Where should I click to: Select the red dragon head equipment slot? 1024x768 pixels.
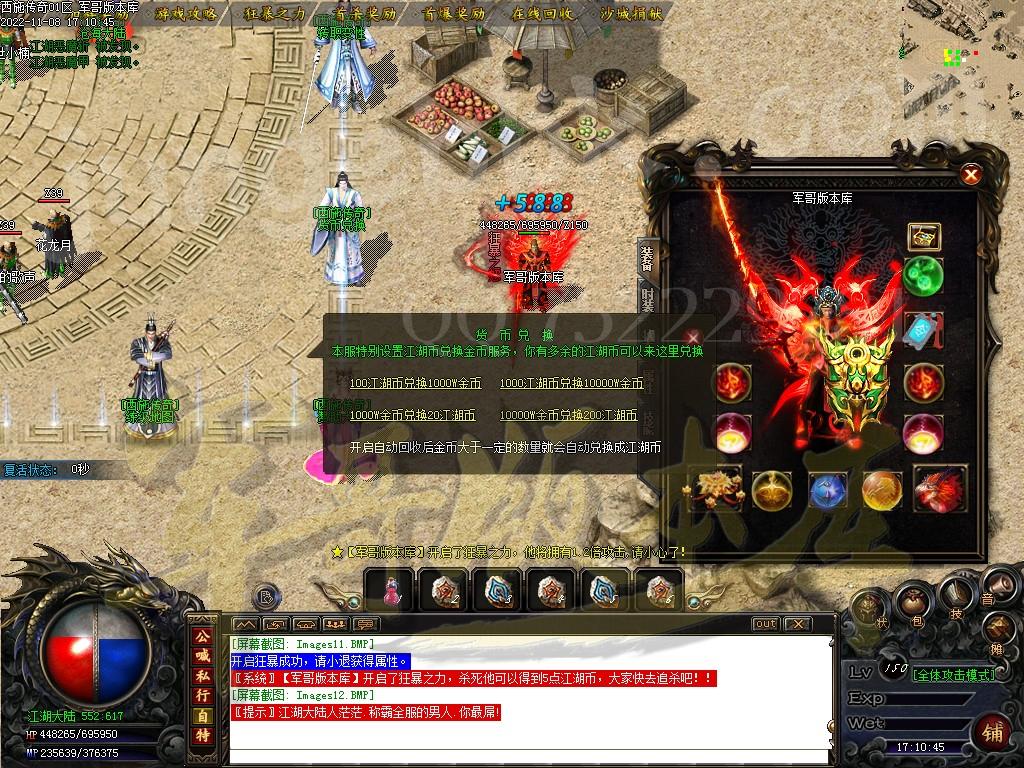tap(938, 489)
